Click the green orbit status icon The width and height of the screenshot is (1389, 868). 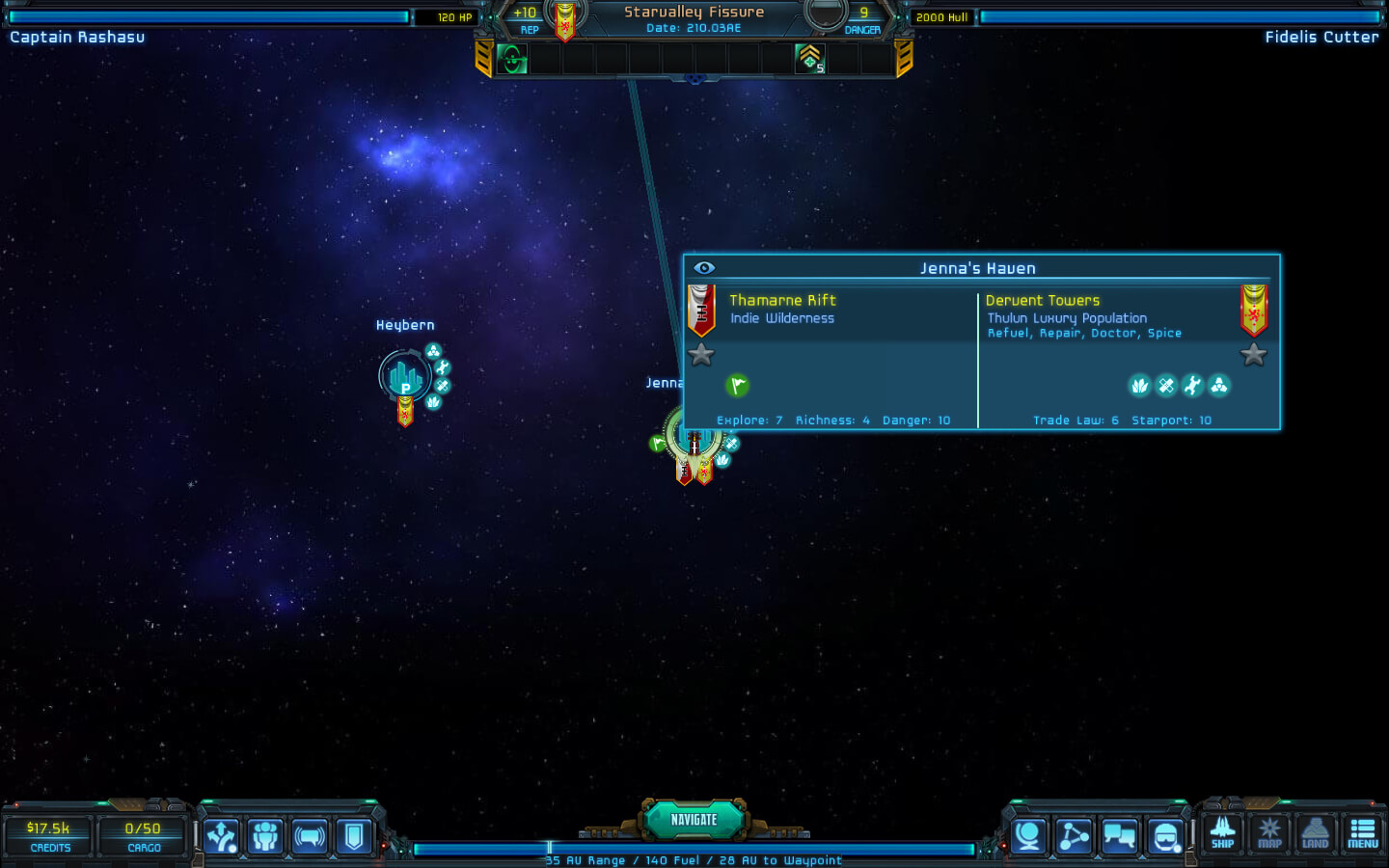pos(512,60)
